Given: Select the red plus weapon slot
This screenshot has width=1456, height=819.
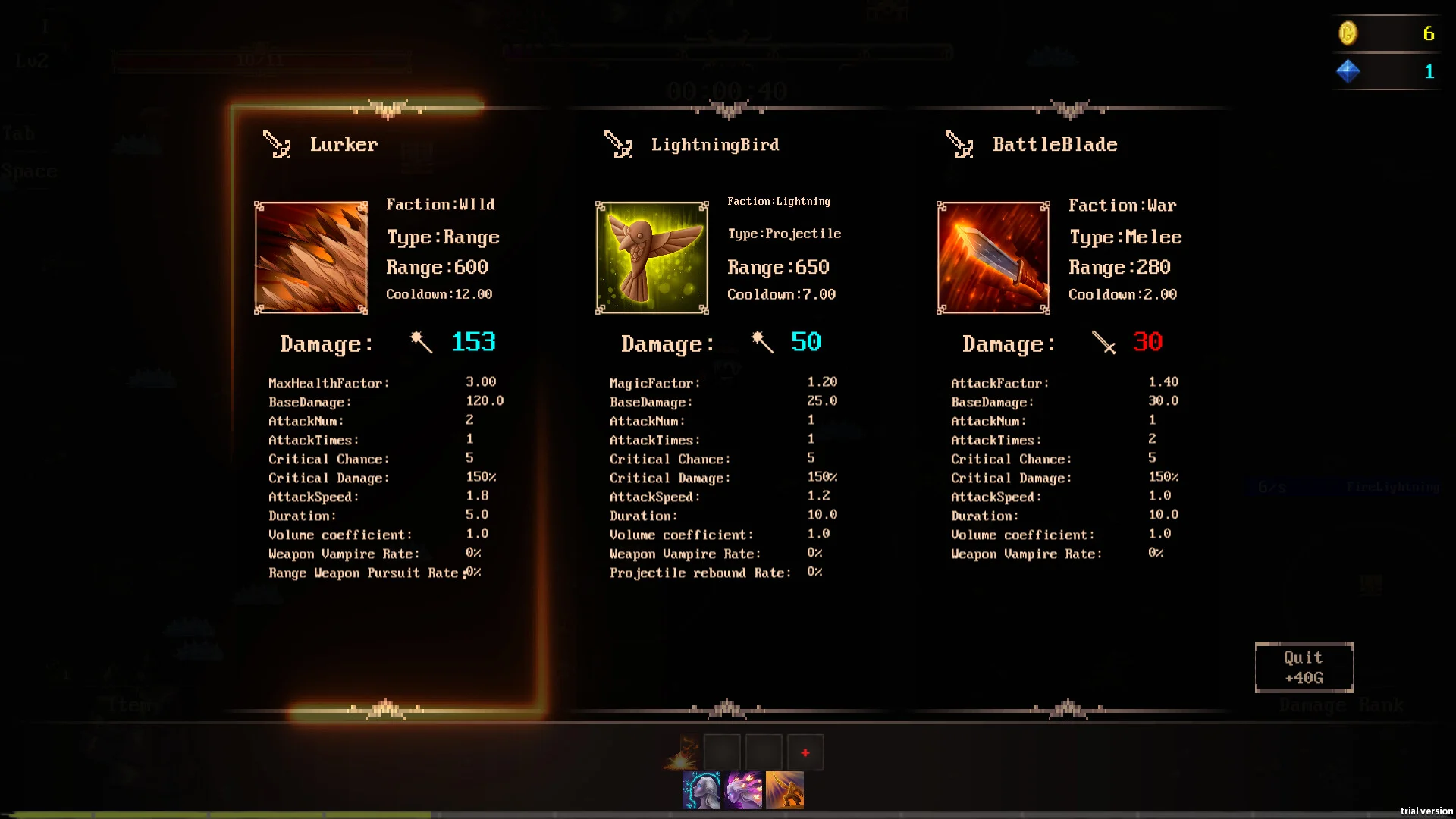Looking at the screenshot, I should tap(805, 752).
